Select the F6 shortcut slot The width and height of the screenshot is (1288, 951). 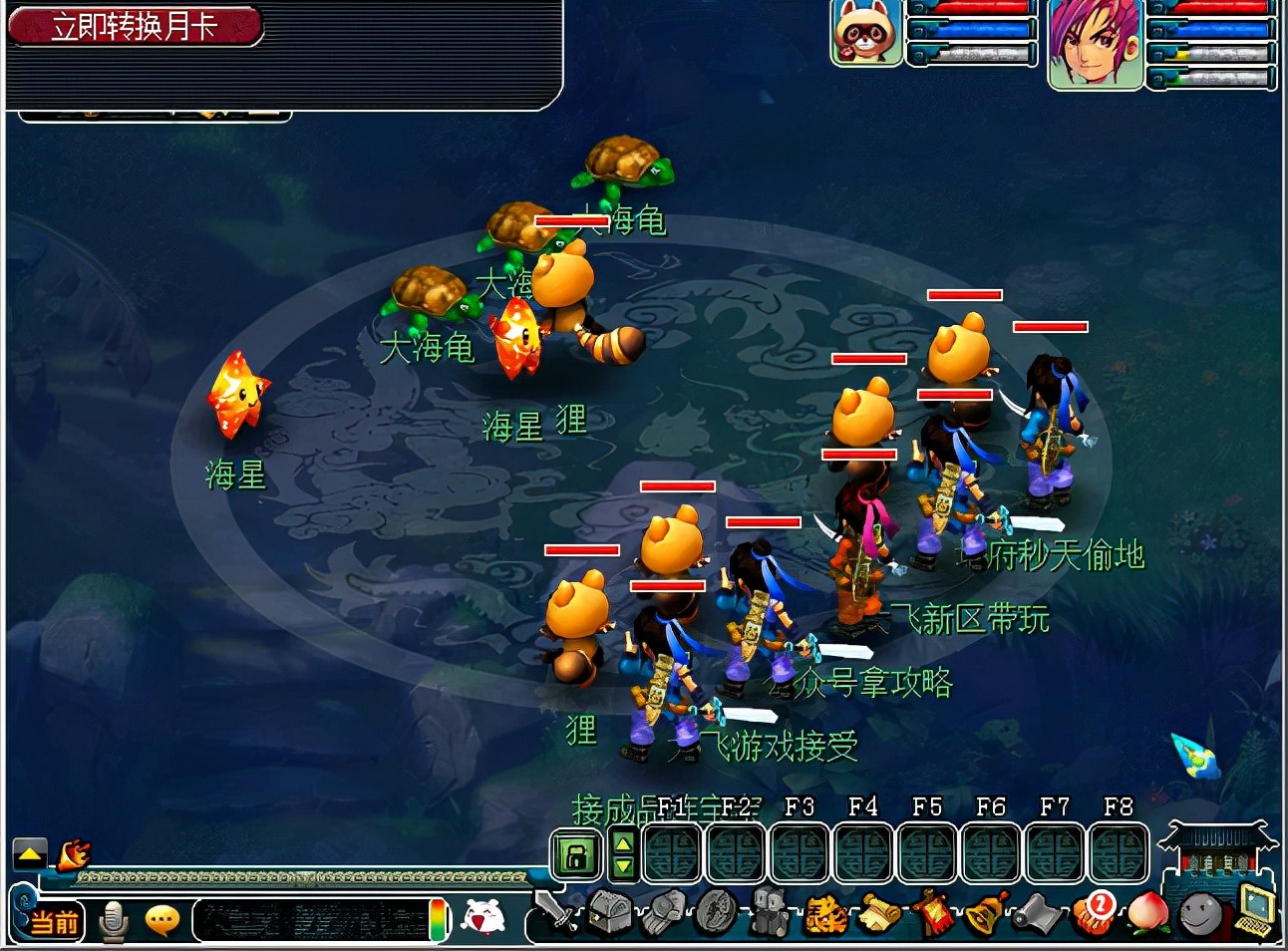click(991, 854)
